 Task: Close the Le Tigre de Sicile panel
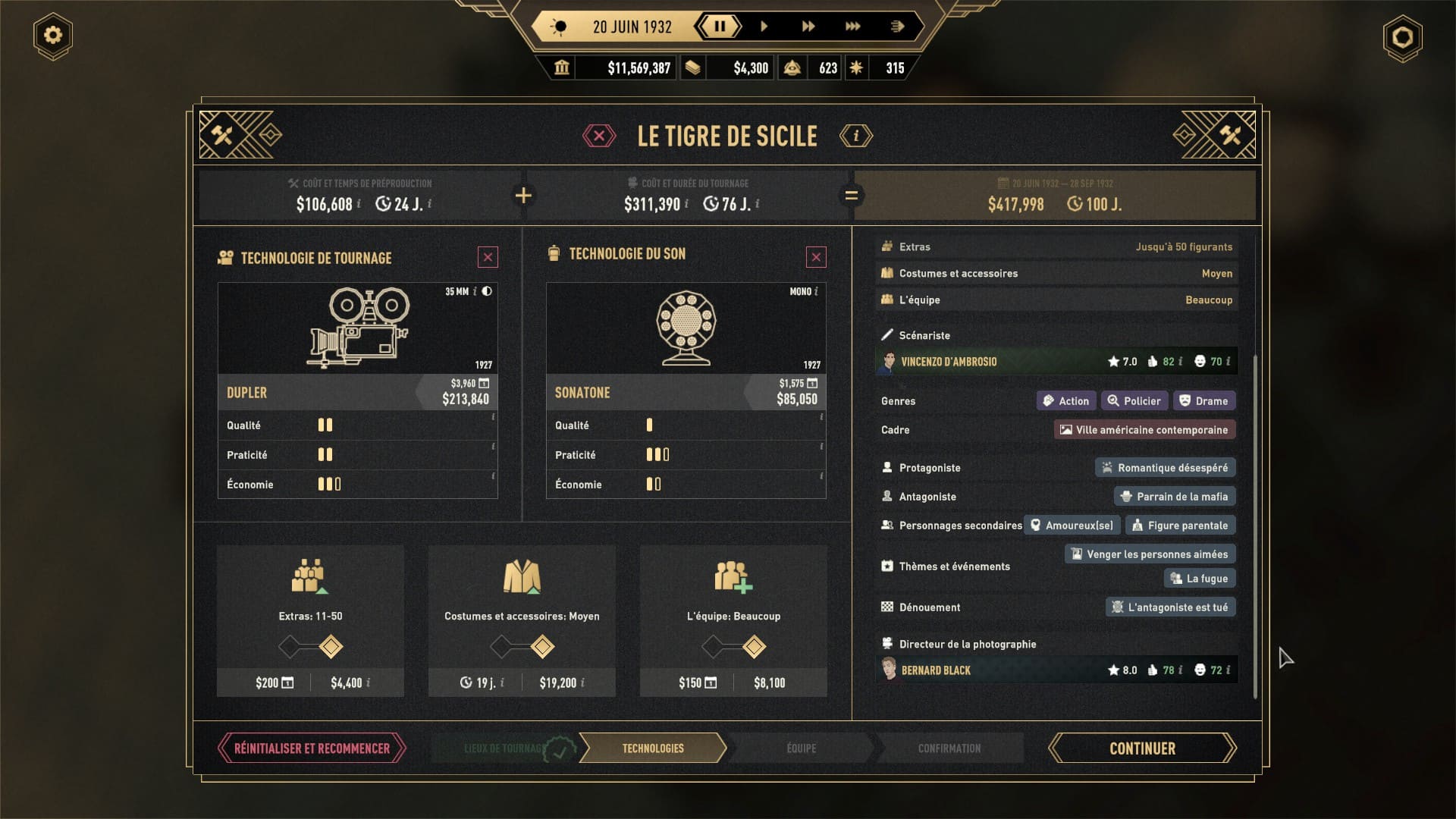tap(599, 136)
